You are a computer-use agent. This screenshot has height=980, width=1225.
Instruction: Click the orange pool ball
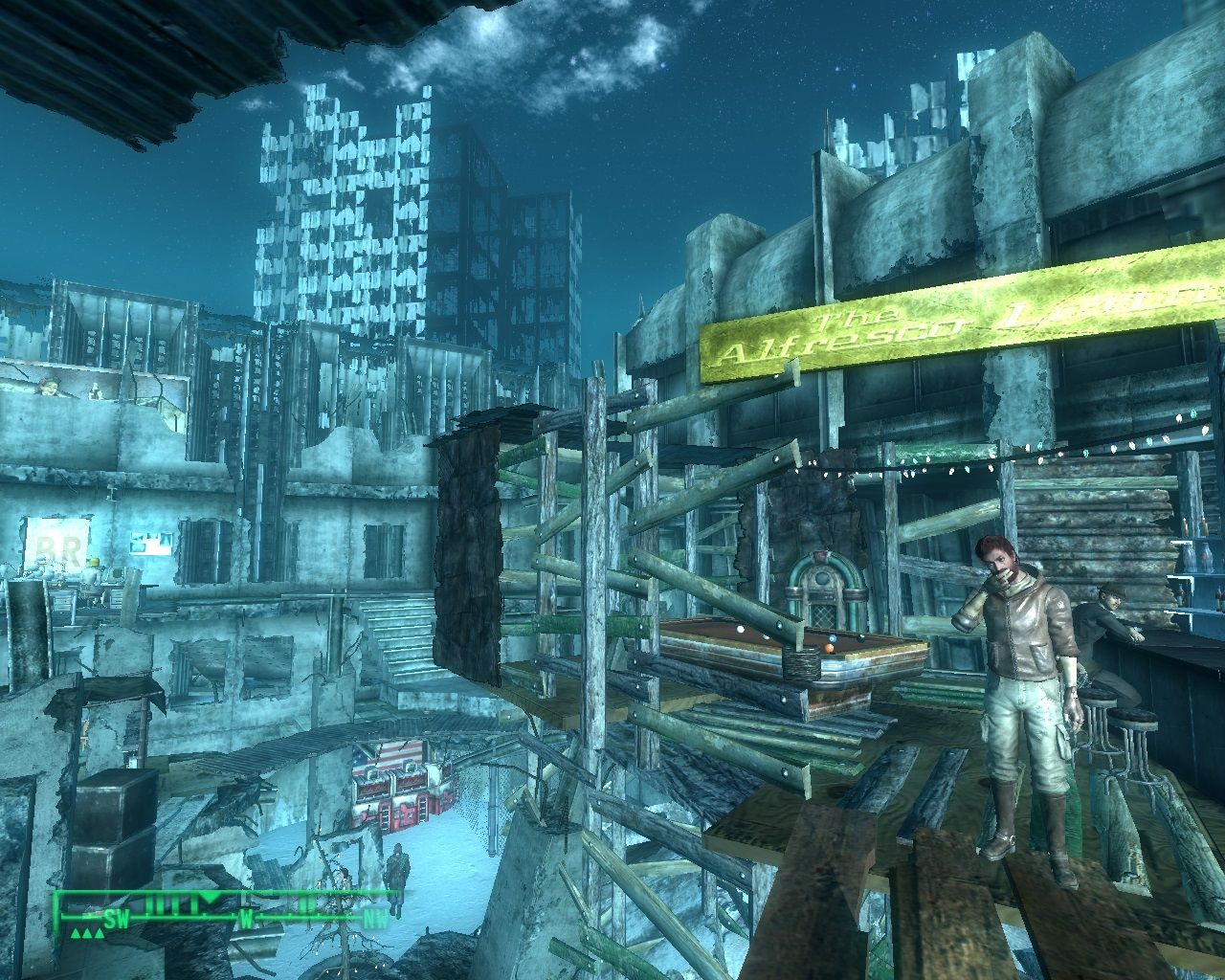click(x=829, y=648)
